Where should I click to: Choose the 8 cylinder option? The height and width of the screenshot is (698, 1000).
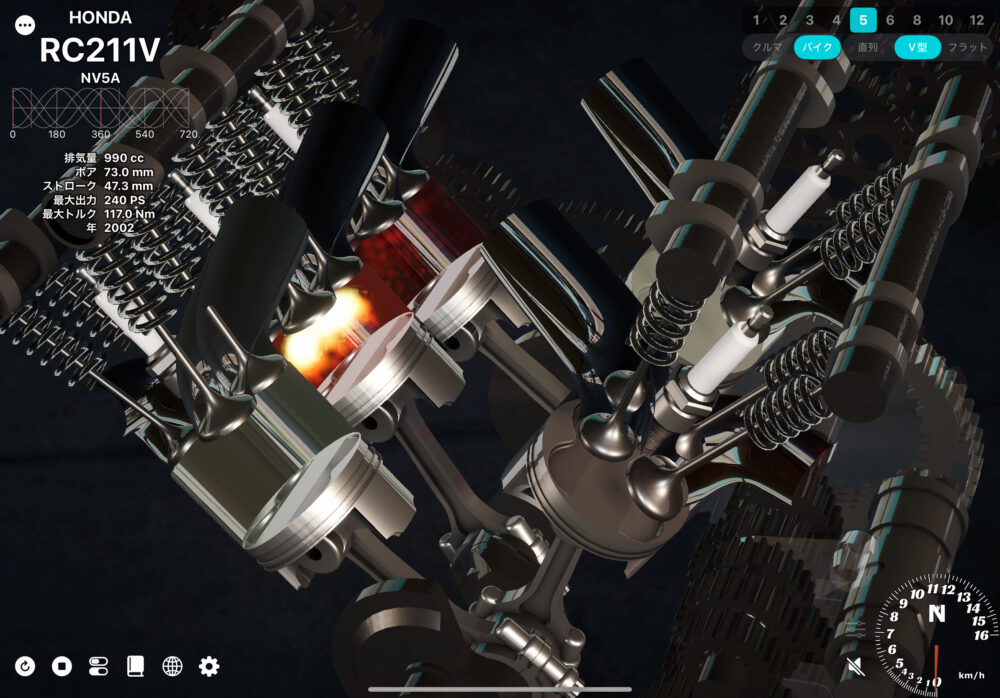coord(917,19)
